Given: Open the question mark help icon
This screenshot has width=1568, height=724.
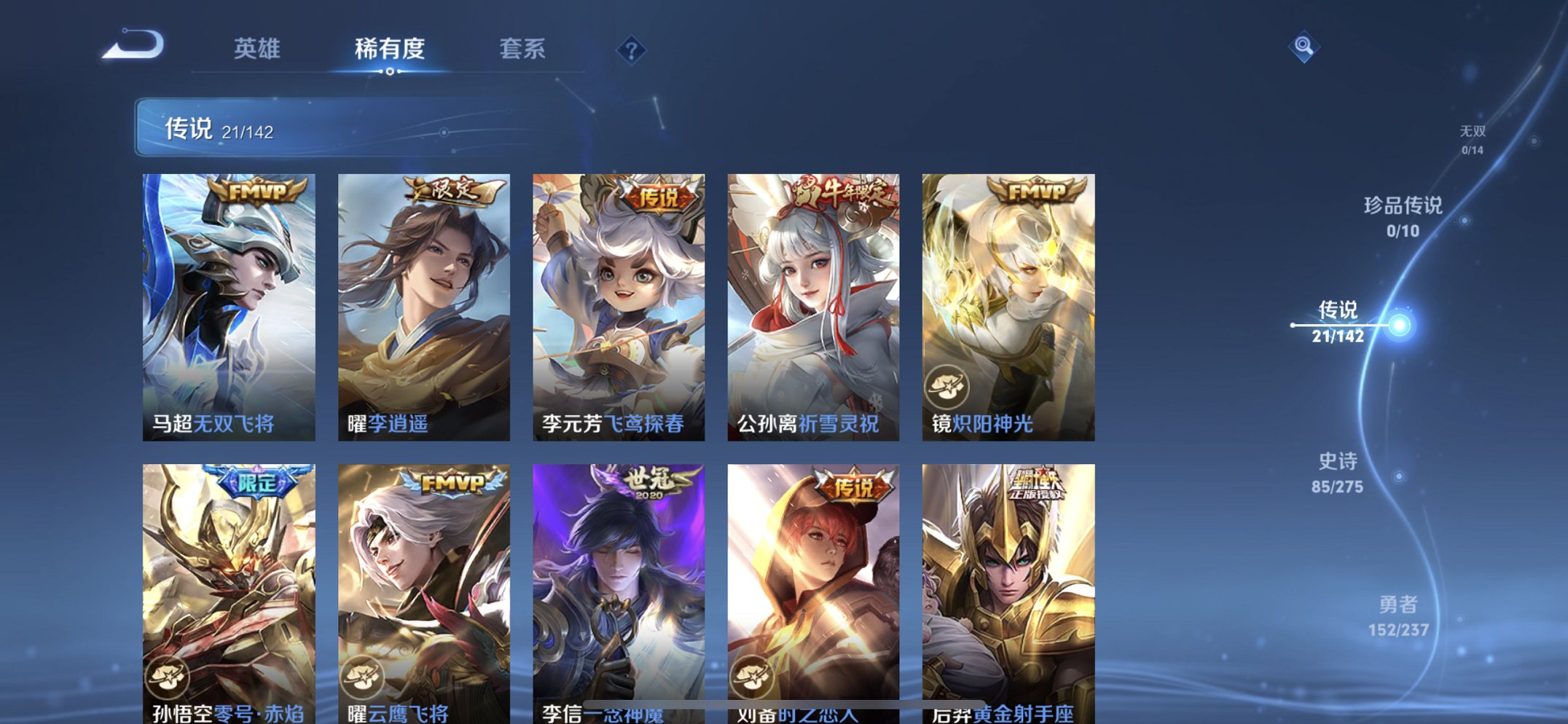Looking at the screenshot, I should [632, 49].
